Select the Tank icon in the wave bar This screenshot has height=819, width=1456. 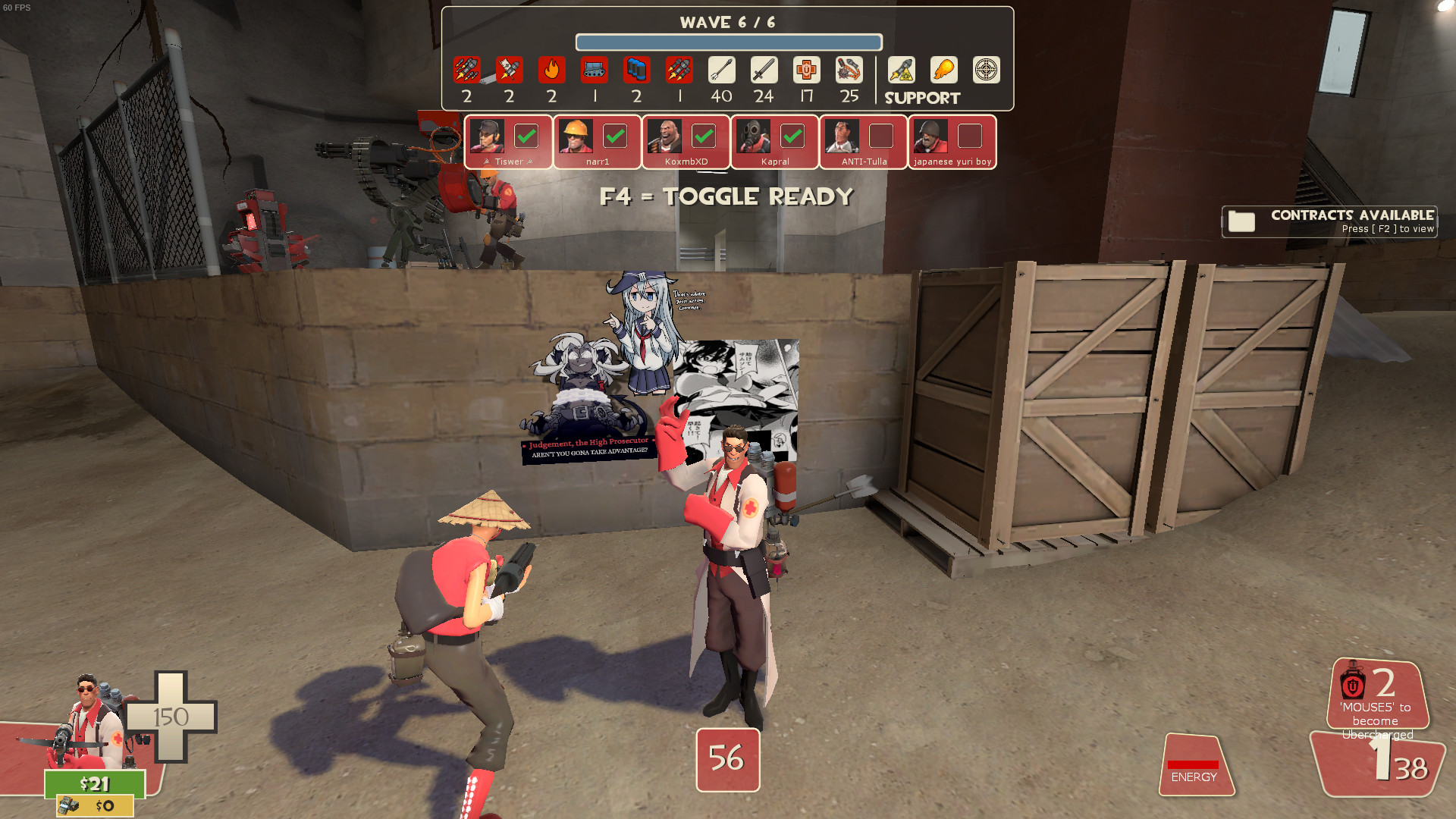tap(595, 71)
